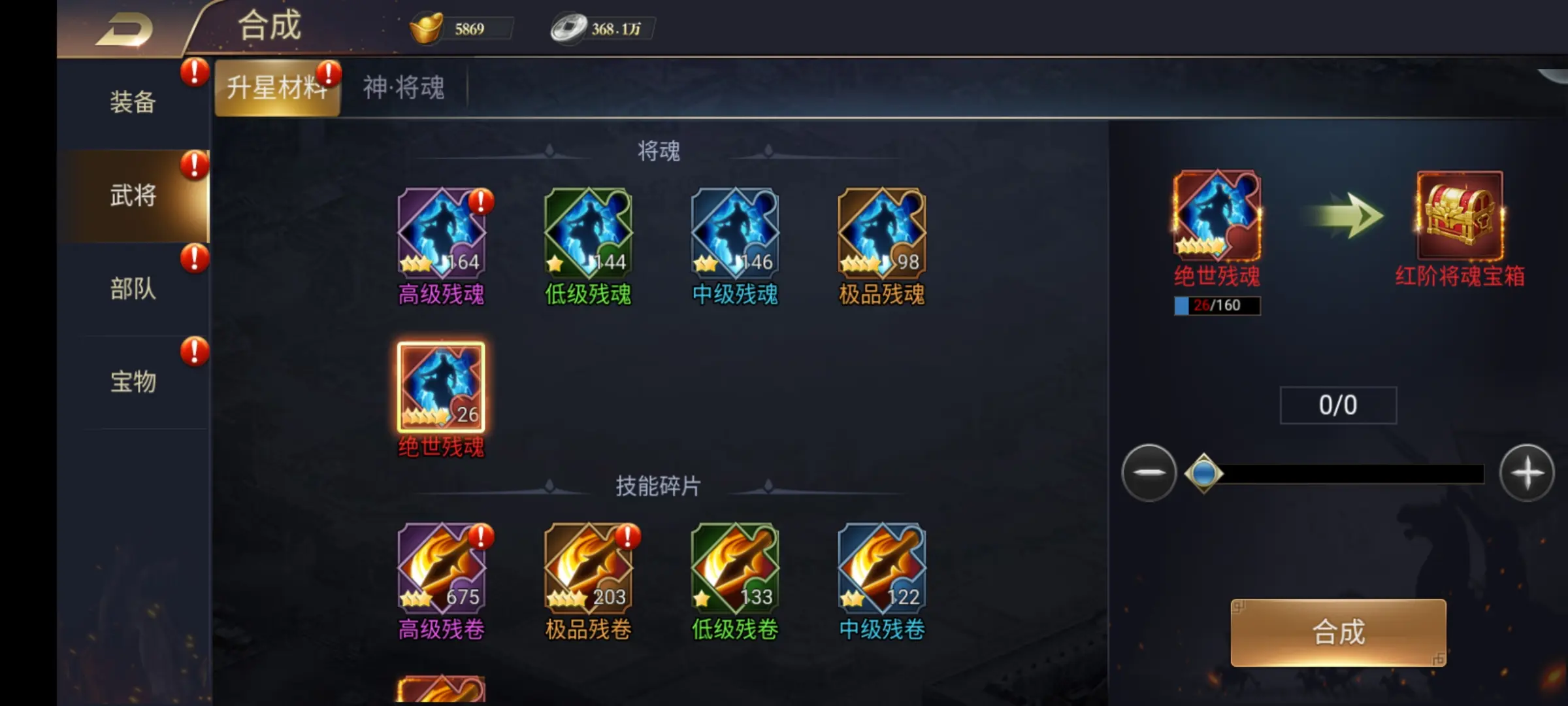Select the 高级残魂 soul fragment icon
This screenshot has height=706, width=1568.
[x=441, y=232]
